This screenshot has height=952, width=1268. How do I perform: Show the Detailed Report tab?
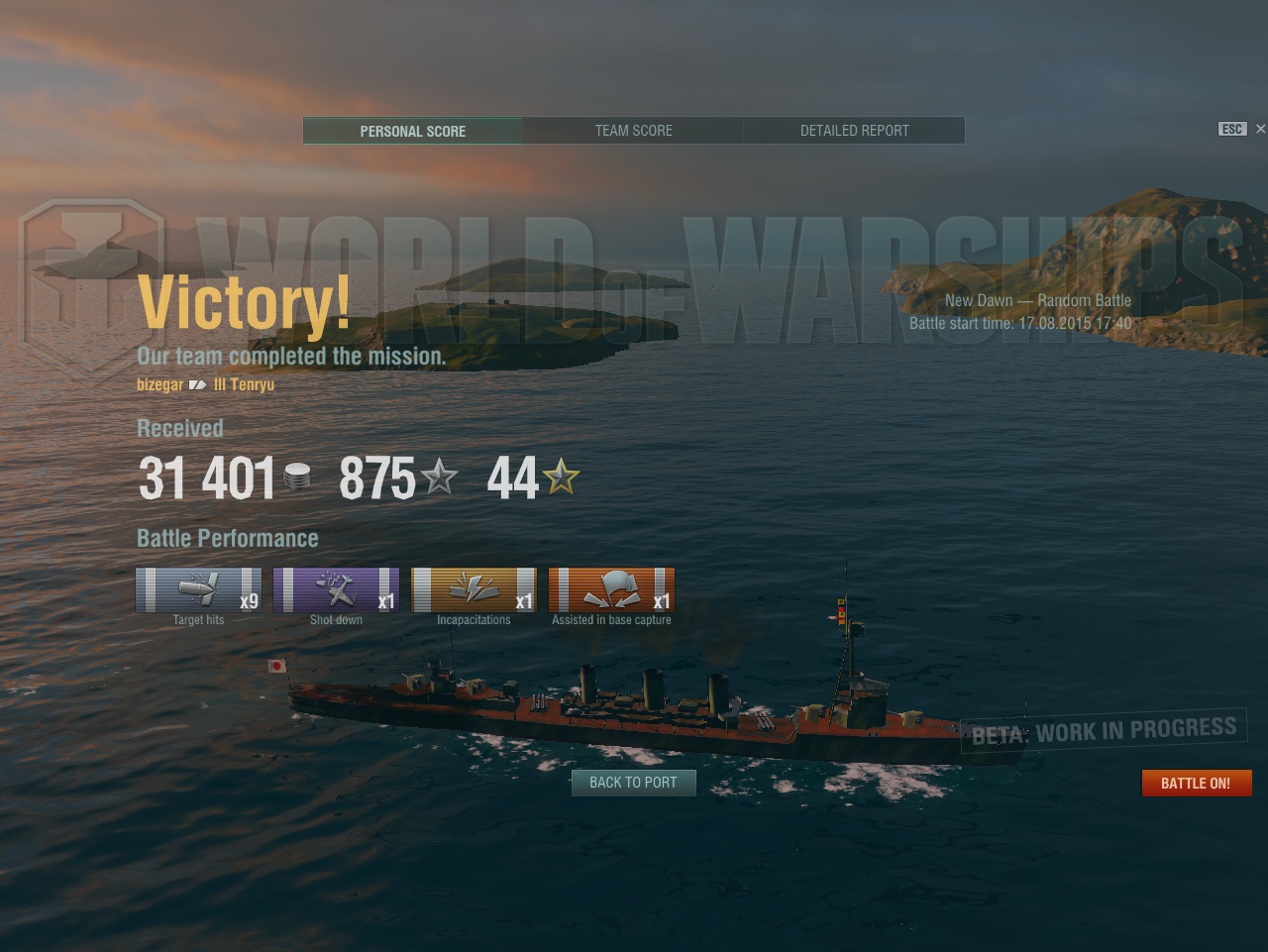point(854,131)
